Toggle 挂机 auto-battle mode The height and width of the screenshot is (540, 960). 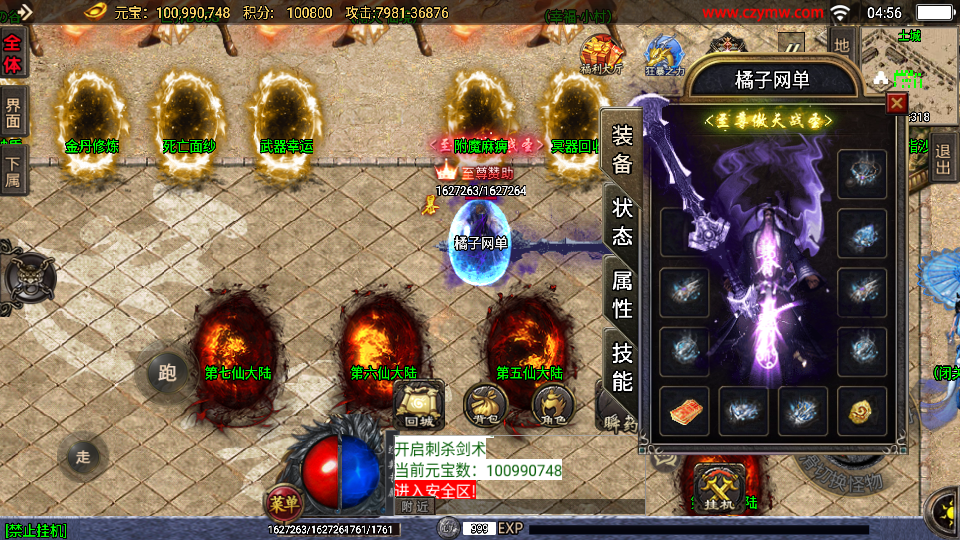[x=721, y=489]
